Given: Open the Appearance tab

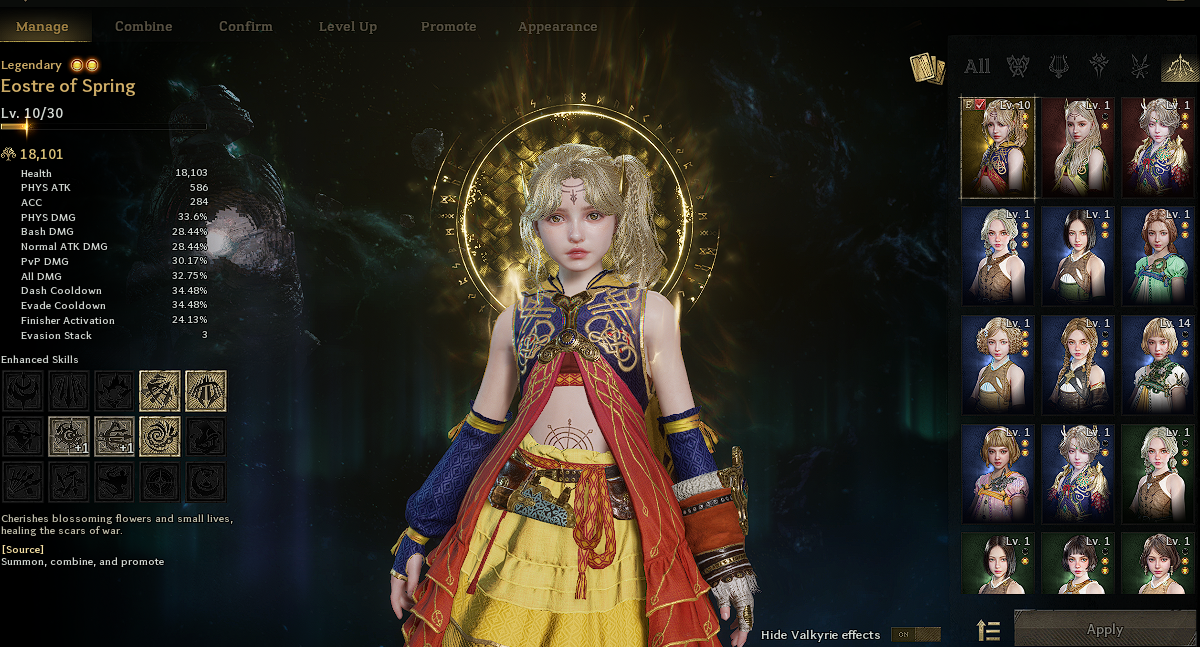Looking at the screenshot, I should [558, 27].
